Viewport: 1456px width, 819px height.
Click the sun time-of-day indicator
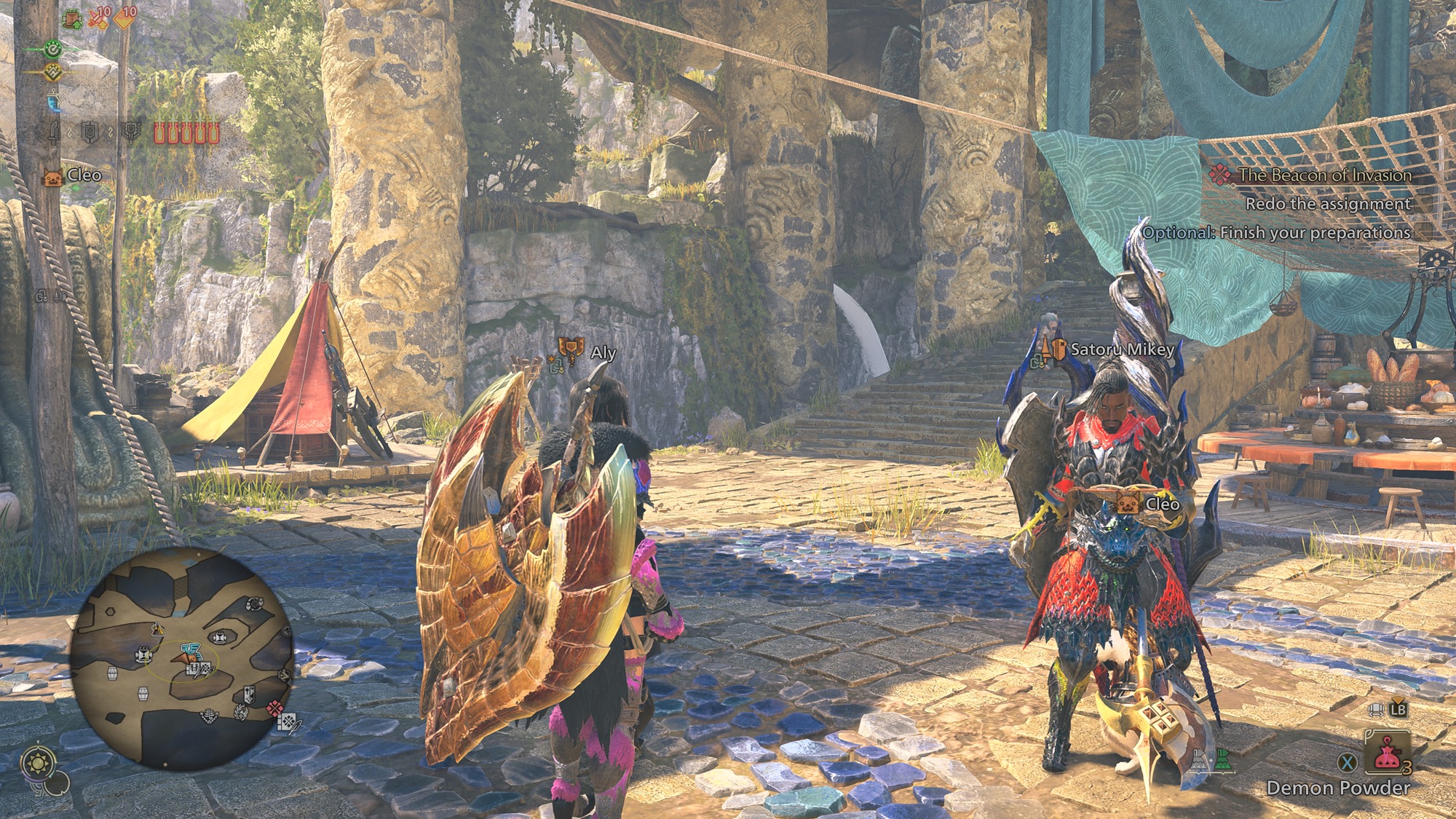[36, 763]
